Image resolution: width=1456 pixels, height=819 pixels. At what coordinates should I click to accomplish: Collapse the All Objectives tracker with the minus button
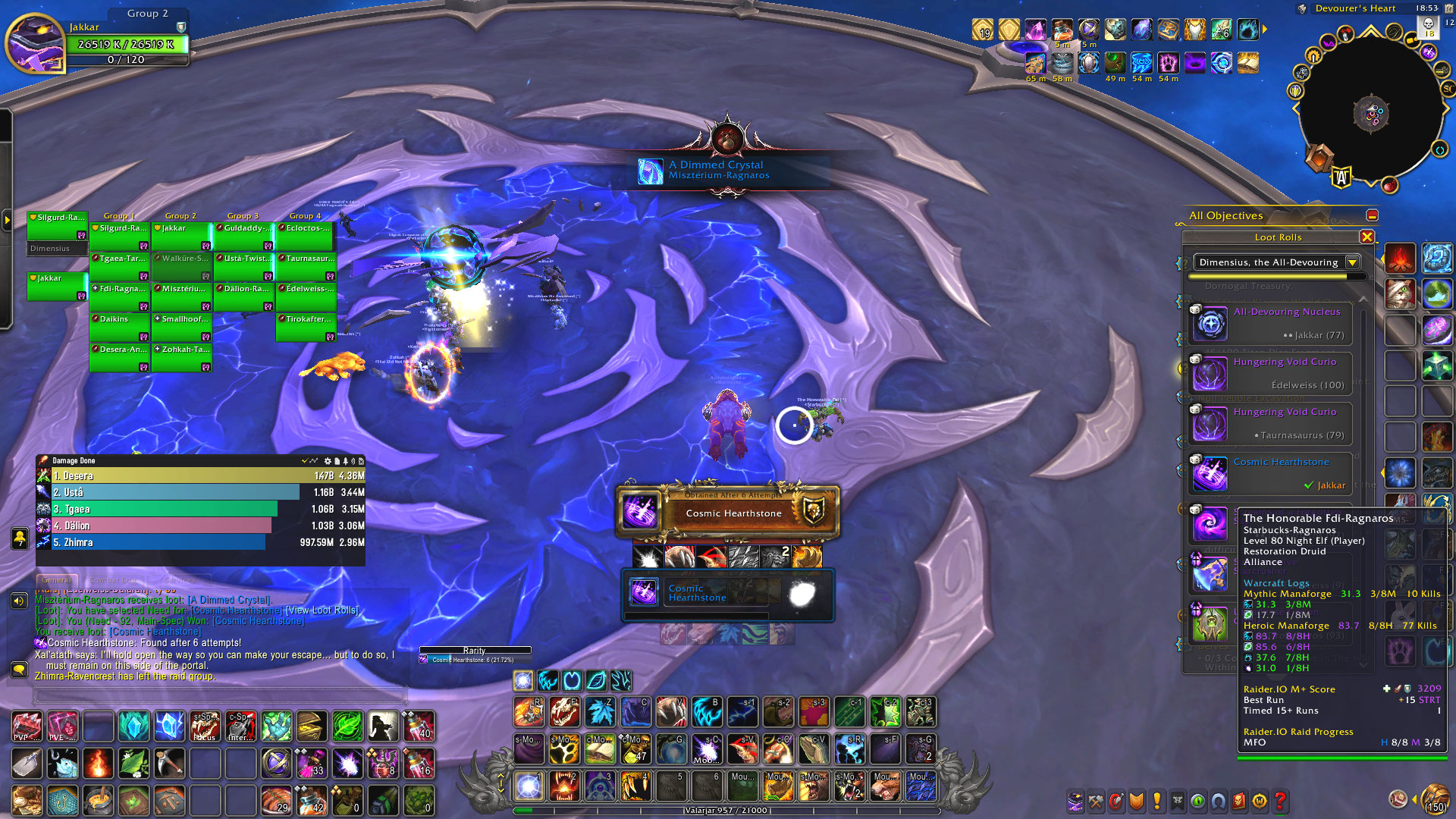tap(1372, 215)
